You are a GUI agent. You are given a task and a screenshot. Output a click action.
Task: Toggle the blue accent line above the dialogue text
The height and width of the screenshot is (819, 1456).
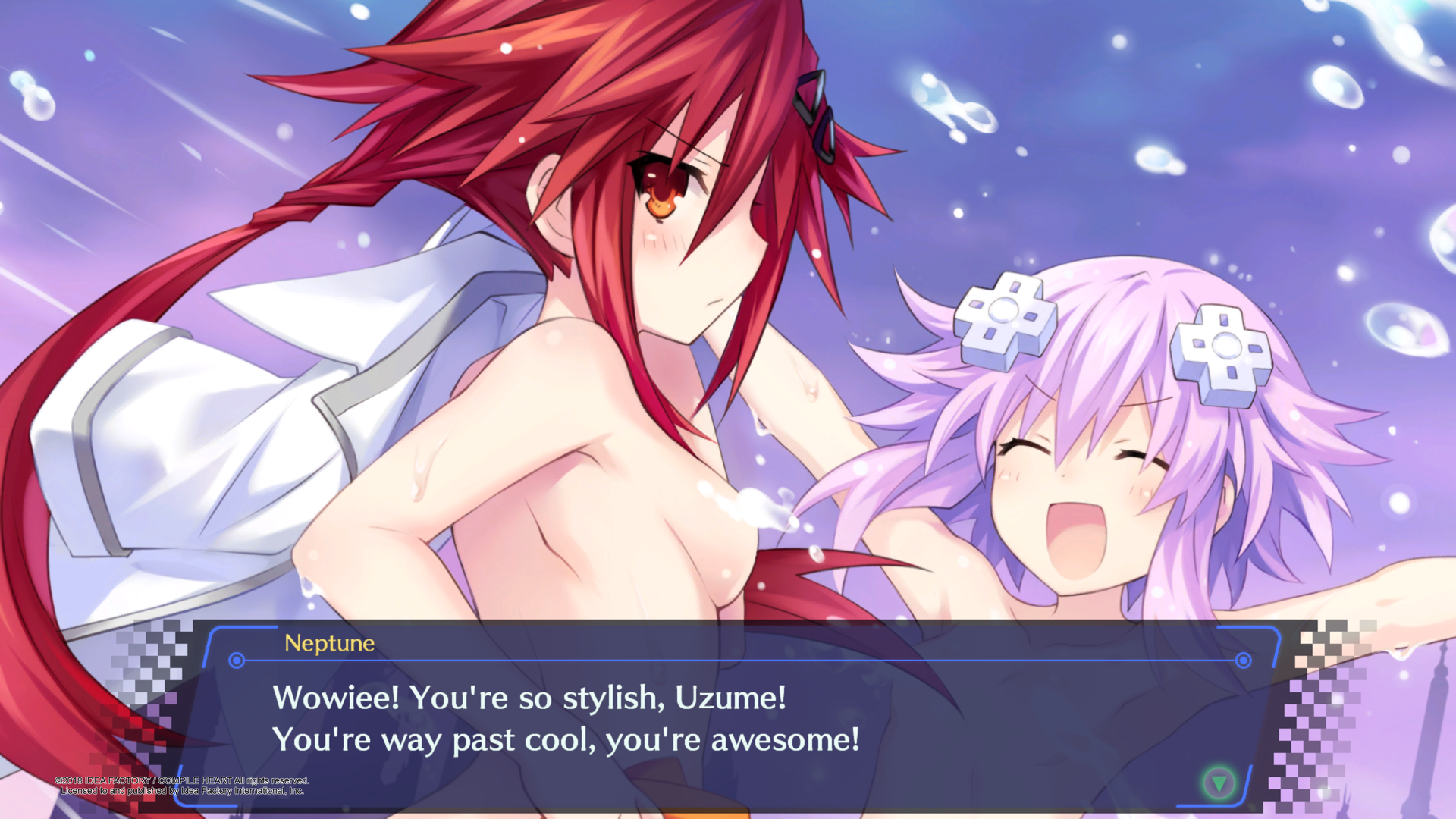point(739,661)
